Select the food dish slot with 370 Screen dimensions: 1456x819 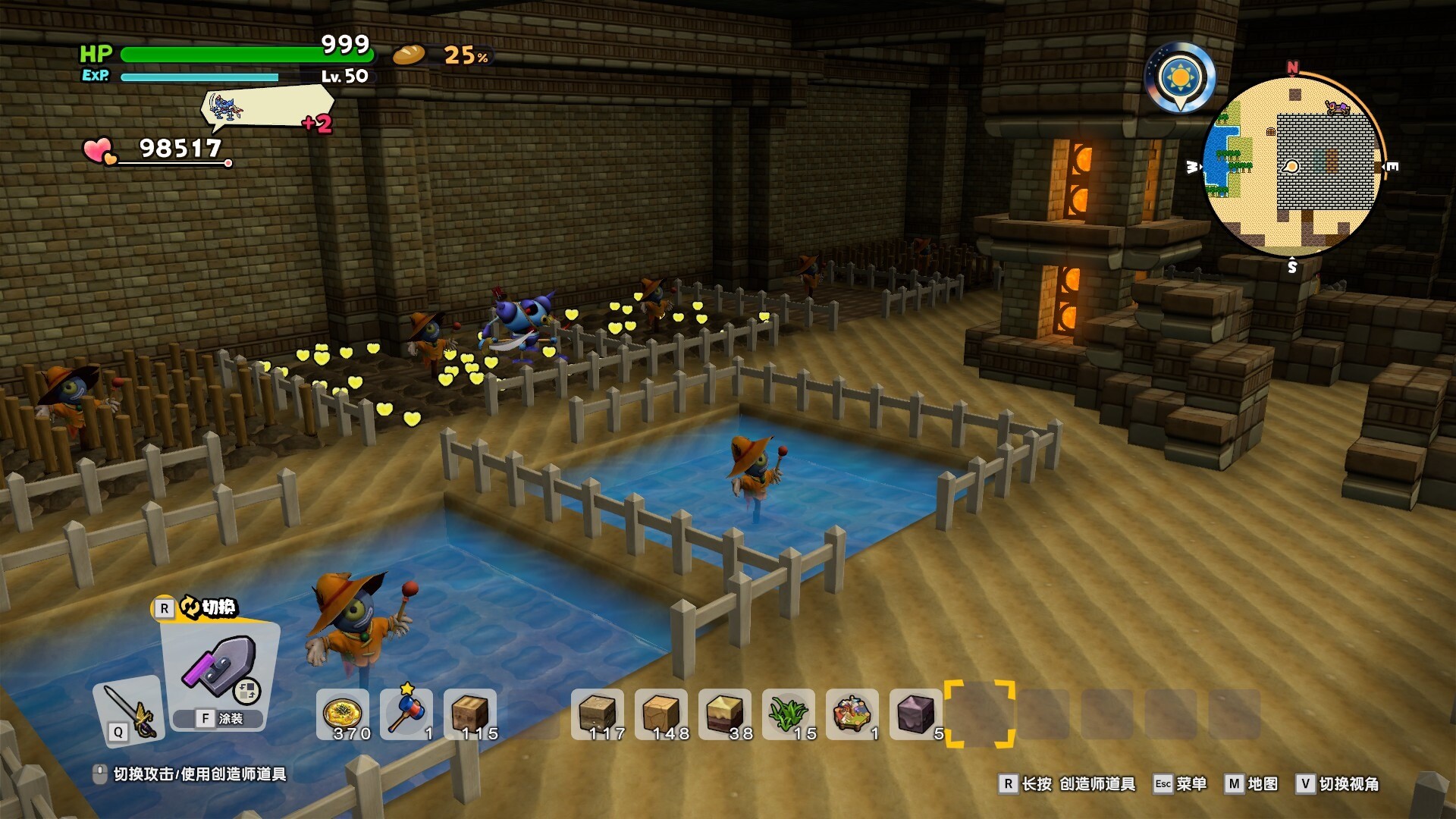click(x=343, y=714)
